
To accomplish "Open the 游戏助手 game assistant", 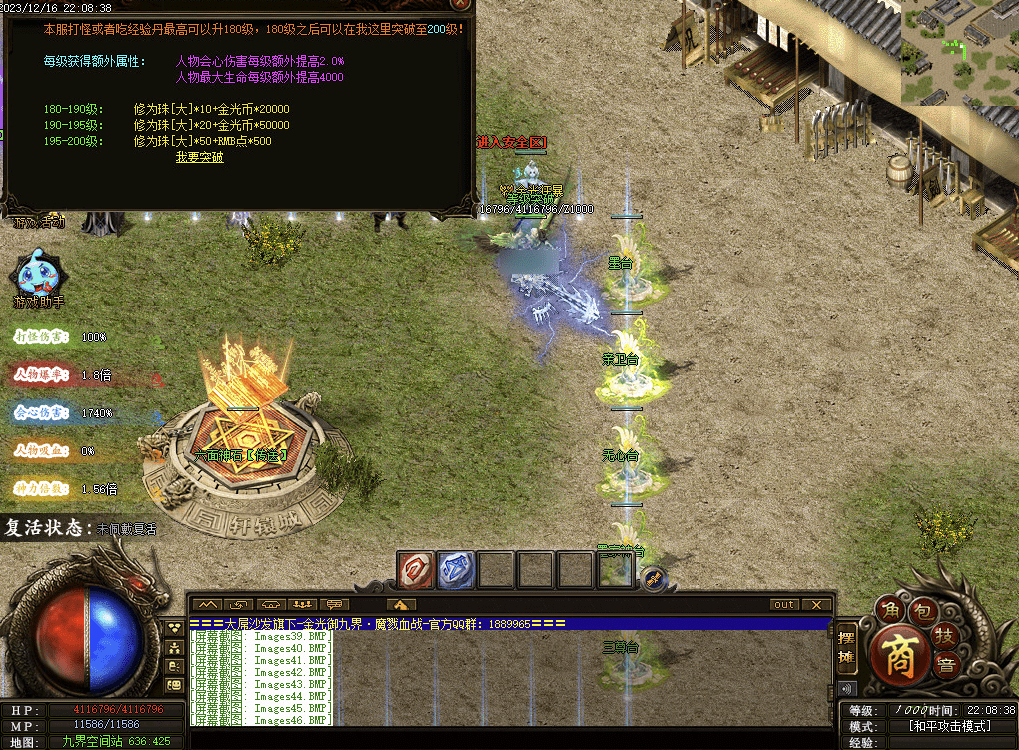I will (x=38, y=276).
